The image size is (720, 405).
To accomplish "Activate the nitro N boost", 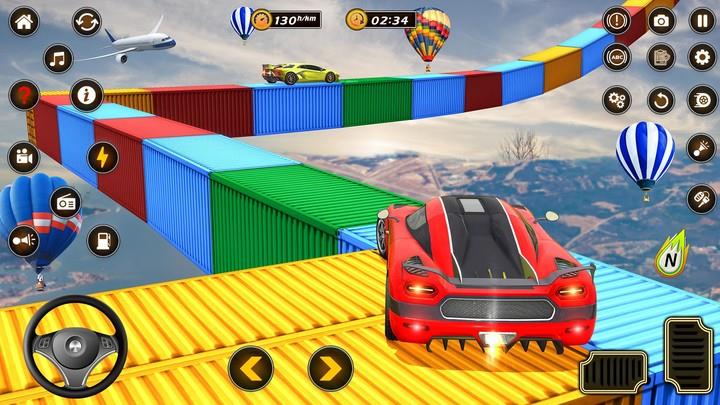I will 671,257.
